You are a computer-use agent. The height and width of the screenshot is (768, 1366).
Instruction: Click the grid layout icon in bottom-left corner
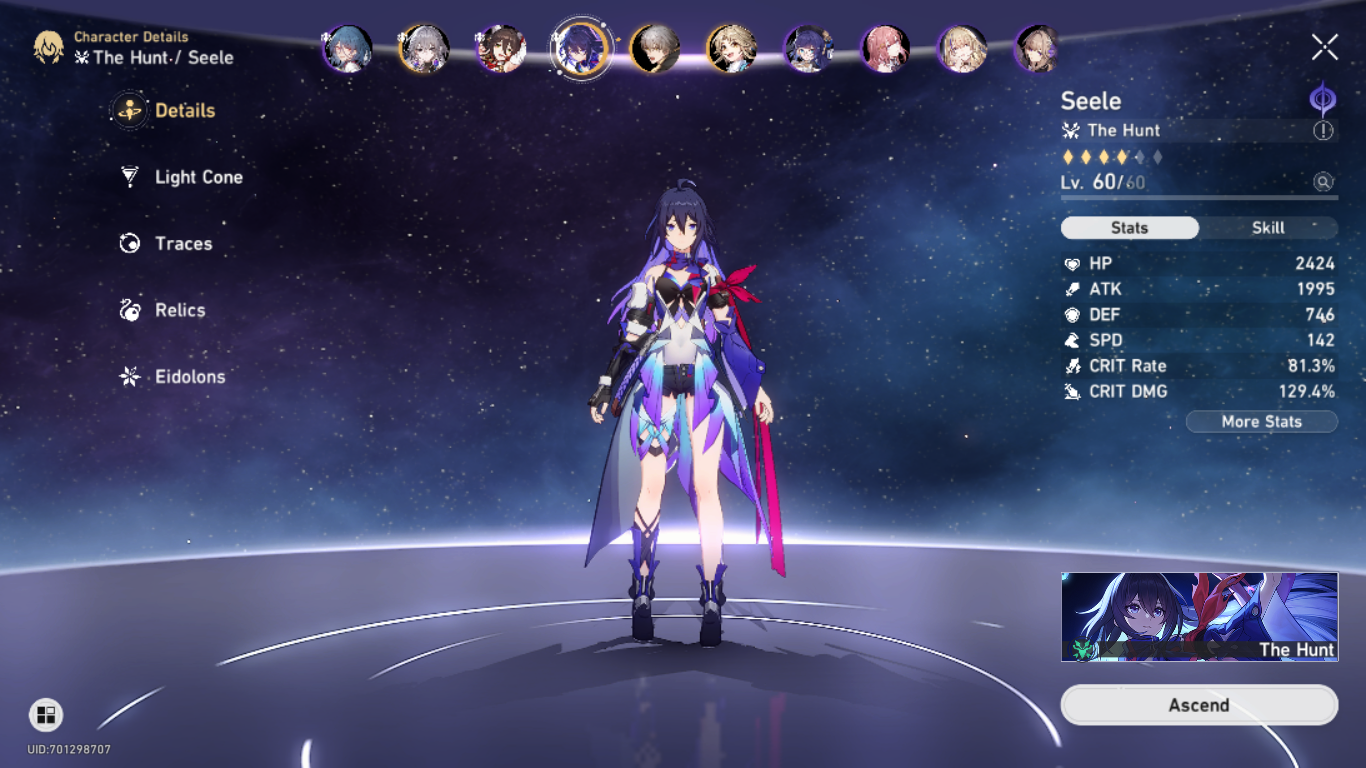(x=45, y=716)
